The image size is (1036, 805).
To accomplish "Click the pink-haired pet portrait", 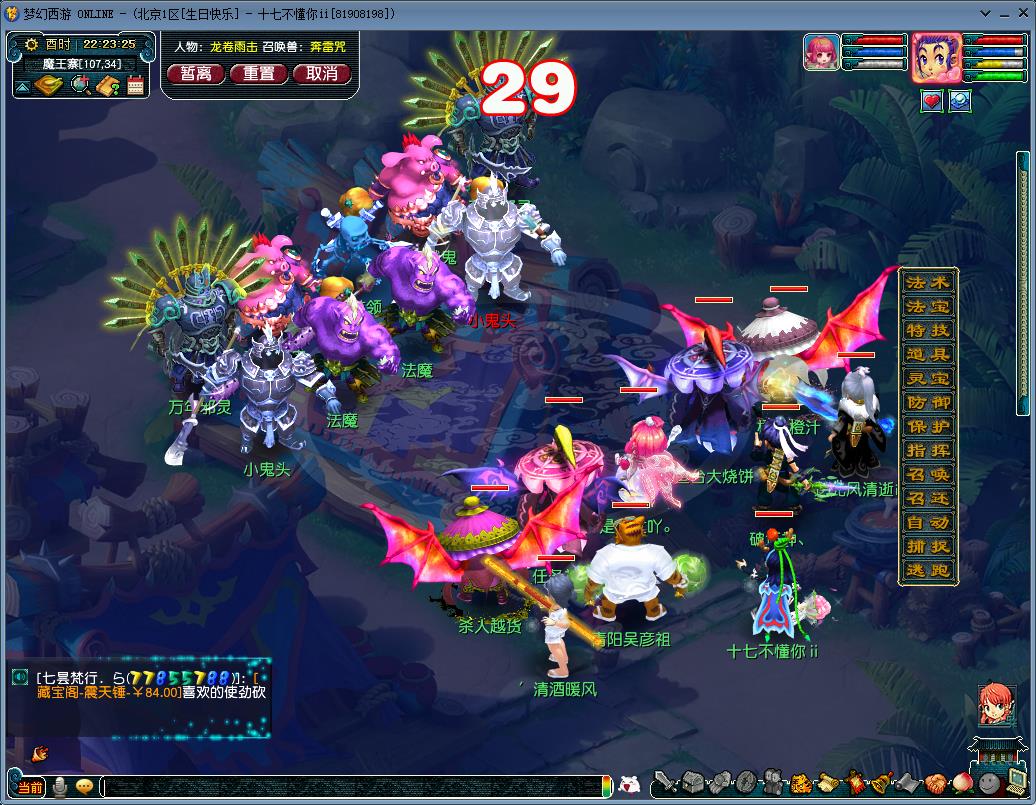I will [x=821, y=53].
